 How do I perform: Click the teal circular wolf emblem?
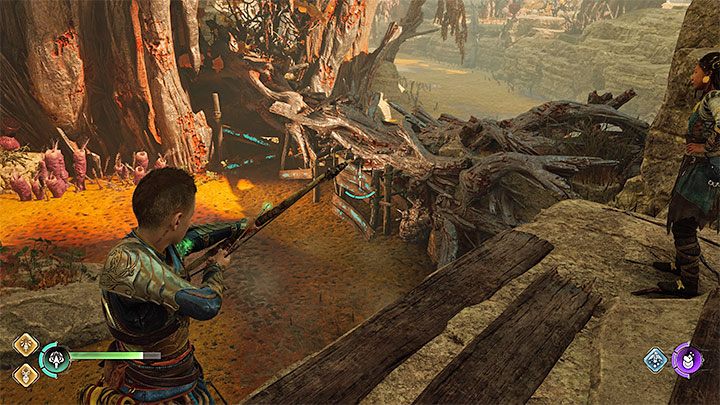pos(54,359)
